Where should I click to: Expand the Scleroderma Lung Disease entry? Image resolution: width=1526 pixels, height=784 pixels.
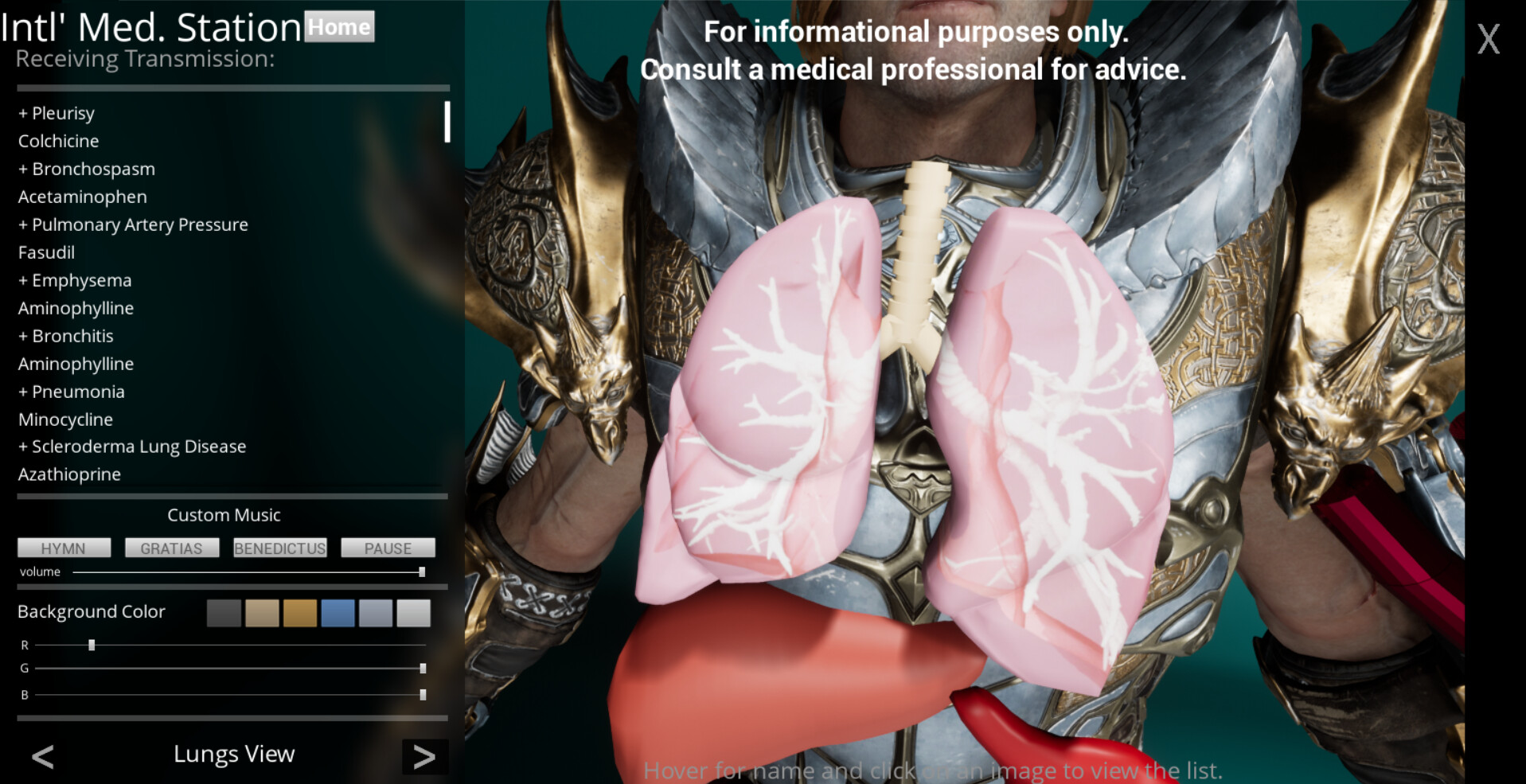pos(131,447)
